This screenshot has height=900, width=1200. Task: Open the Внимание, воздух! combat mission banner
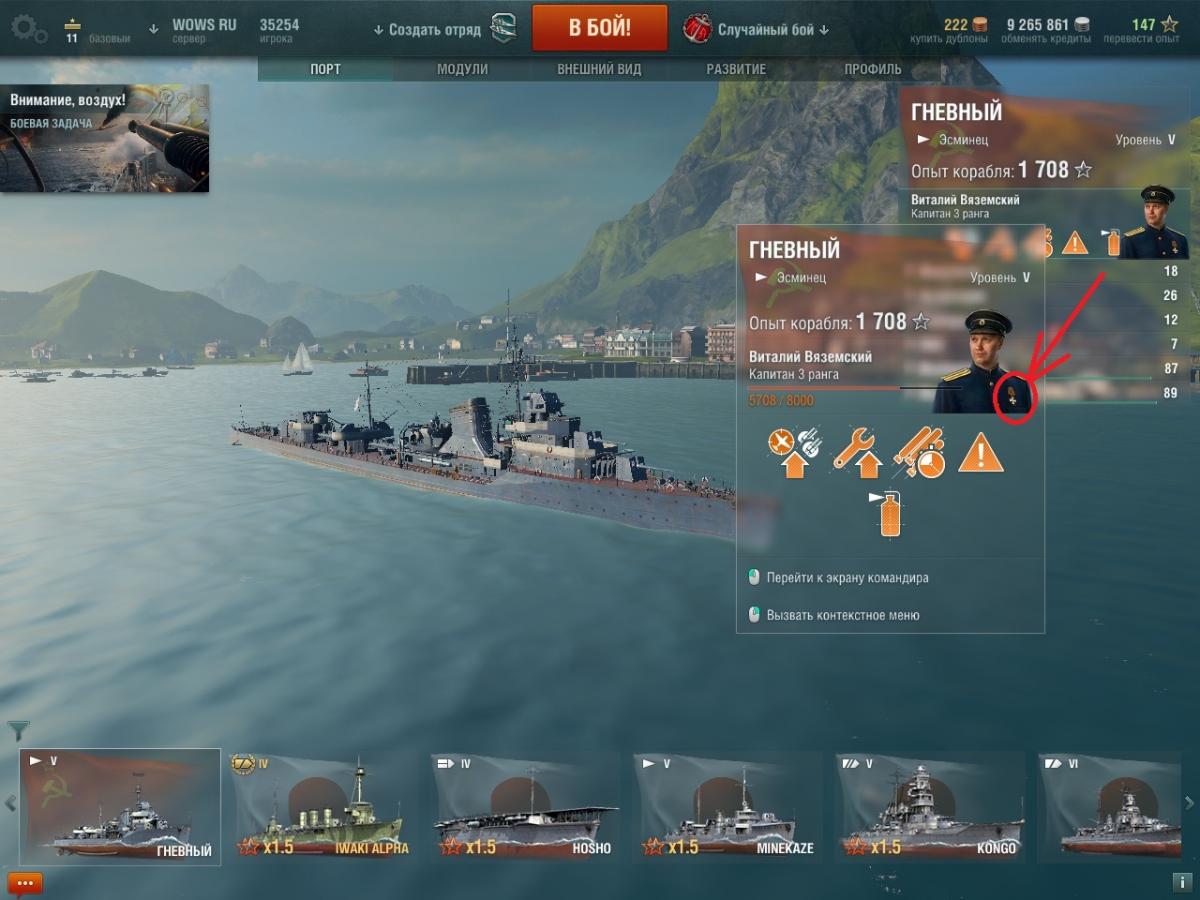[105, 138]
